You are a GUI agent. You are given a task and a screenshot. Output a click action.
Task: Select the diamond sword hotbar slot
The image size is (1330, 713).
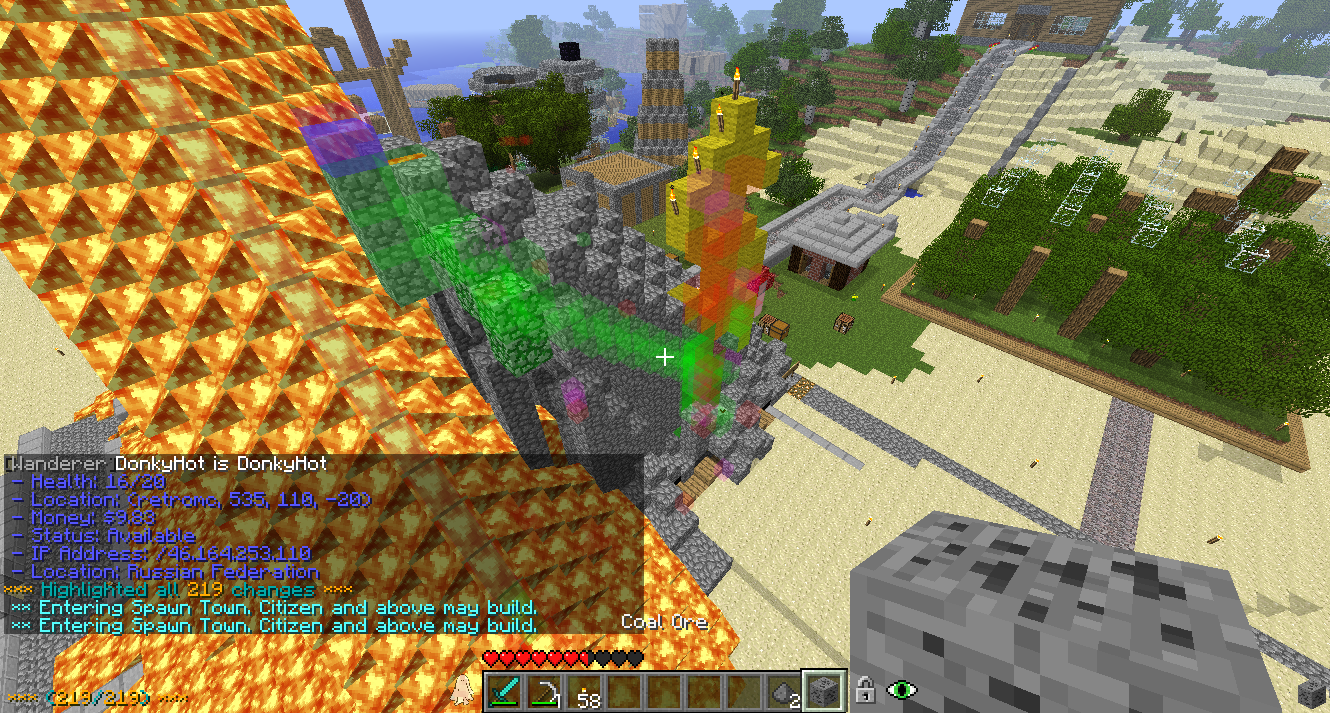click(x=506, y=692)
